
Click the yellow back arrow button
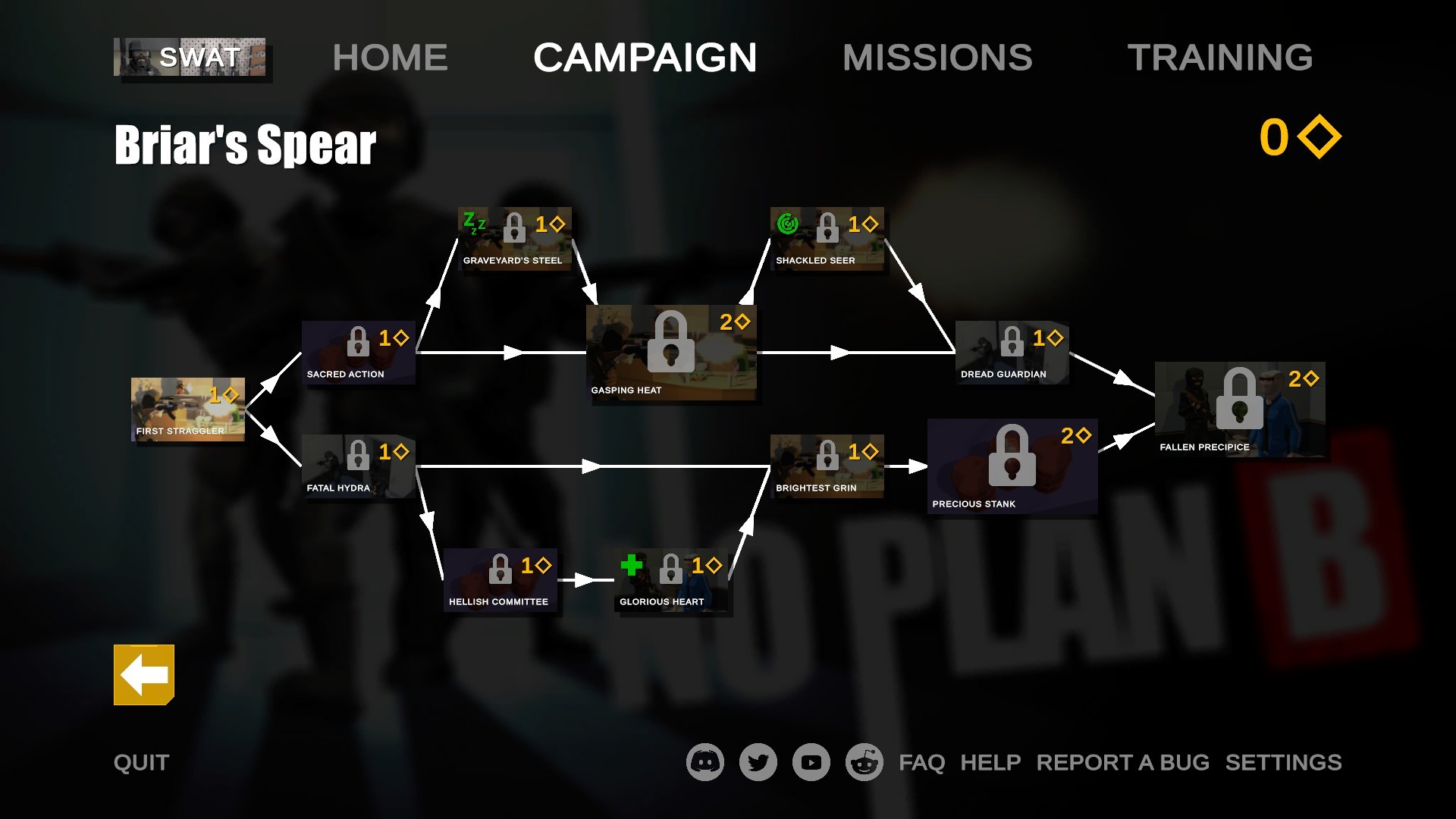143,675
